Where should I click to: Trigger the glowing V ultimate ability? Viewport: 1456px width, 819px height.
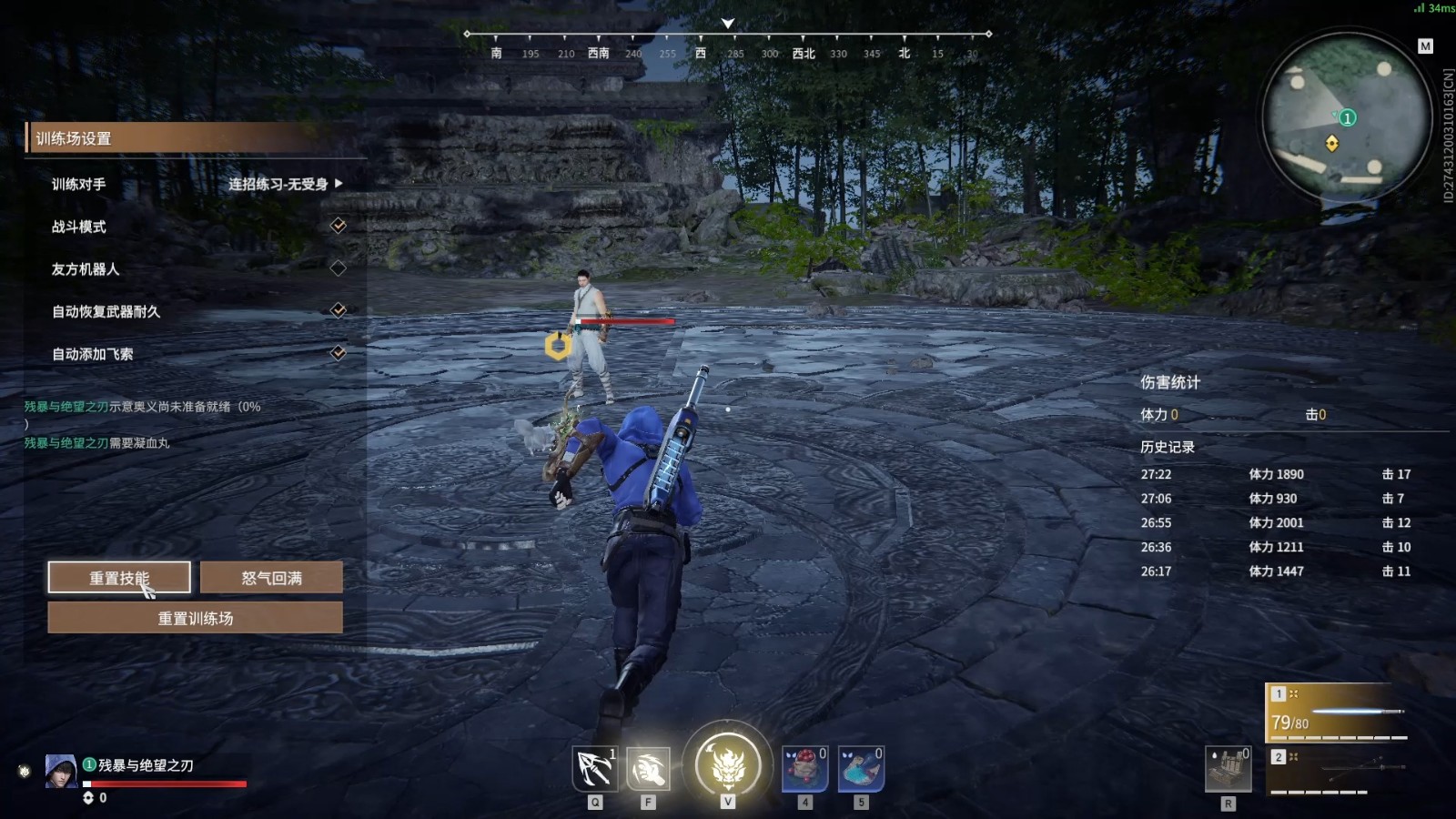(727, 766)
